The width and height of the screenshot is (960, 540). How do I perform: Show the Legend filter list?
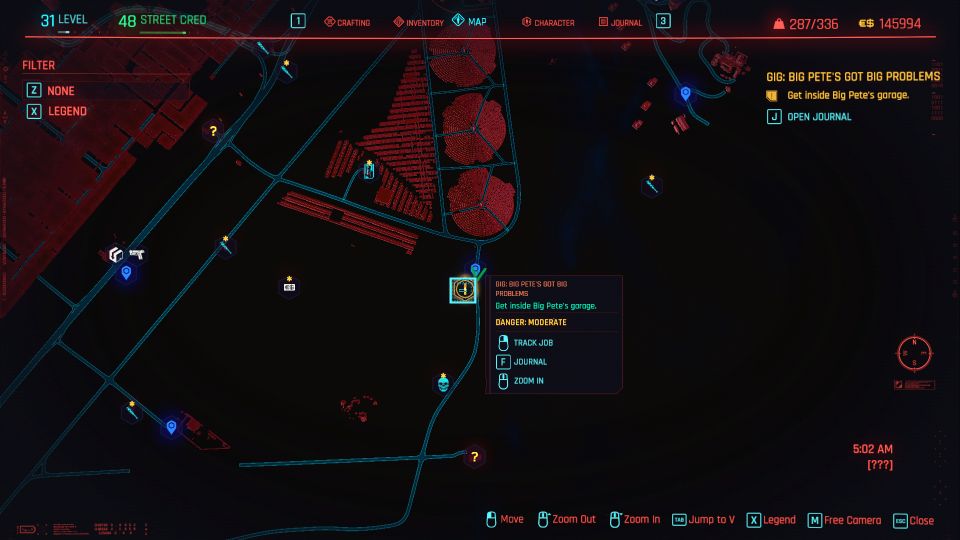(66, 111)
